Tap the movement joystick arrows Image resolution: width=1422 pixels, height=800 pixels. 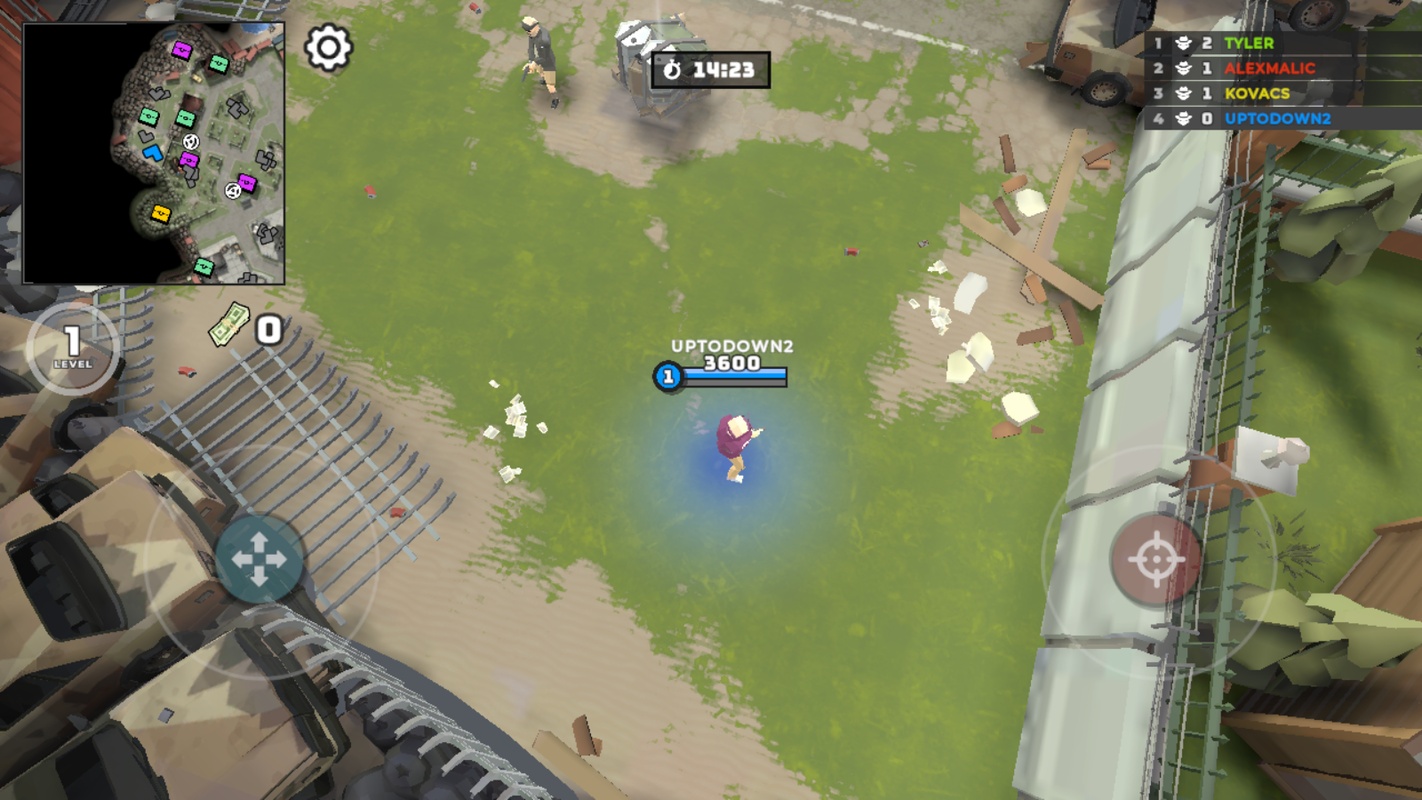259,559
